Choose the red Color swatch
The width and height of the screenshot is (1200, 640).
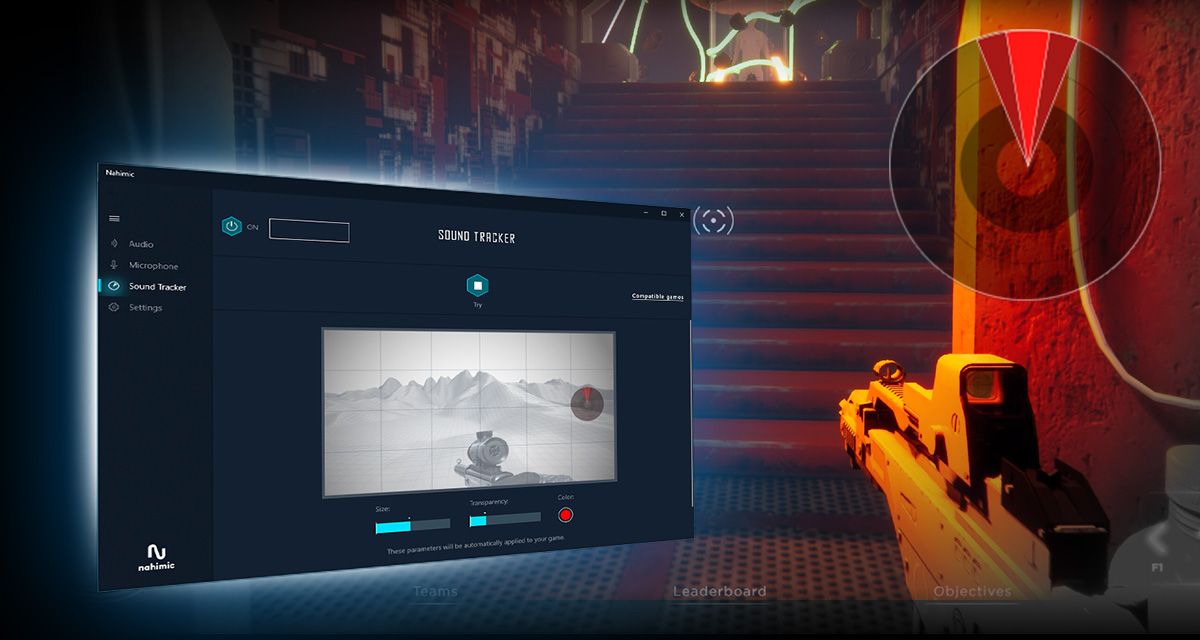(x=565, y=515)
